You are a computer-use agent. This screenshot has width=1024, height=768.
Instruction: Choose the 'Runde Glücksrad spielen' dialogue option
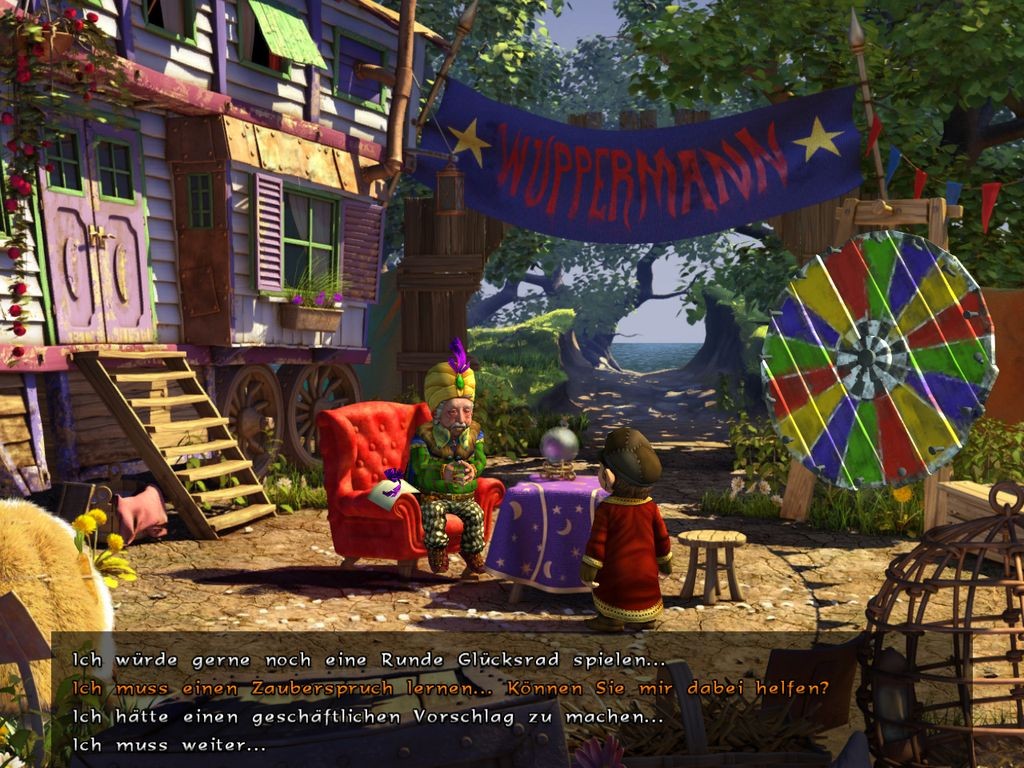point(368,660)
